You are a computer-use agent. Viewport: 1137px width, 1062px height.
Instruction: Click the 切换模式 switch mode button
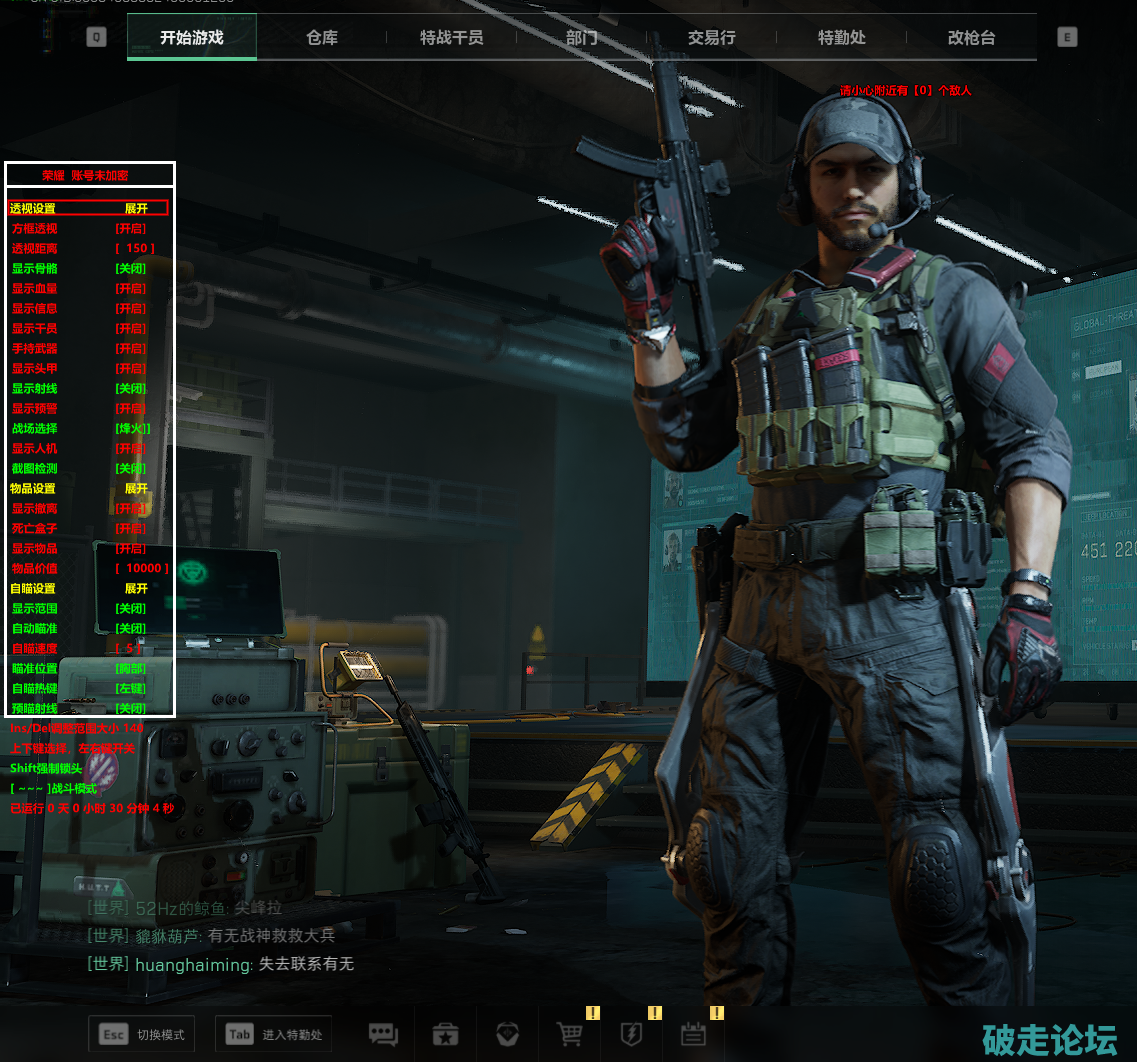(141, 1034)
